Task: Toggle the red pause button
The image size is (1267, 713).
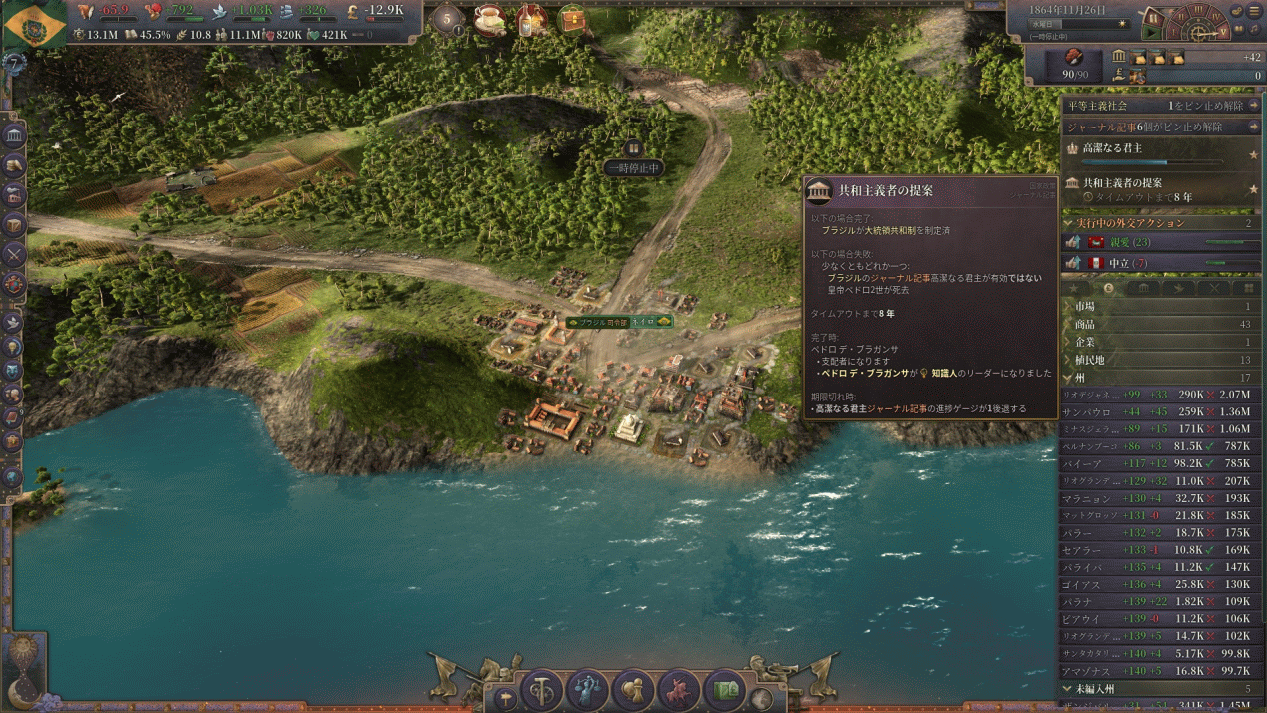Action: point(1153,17)
